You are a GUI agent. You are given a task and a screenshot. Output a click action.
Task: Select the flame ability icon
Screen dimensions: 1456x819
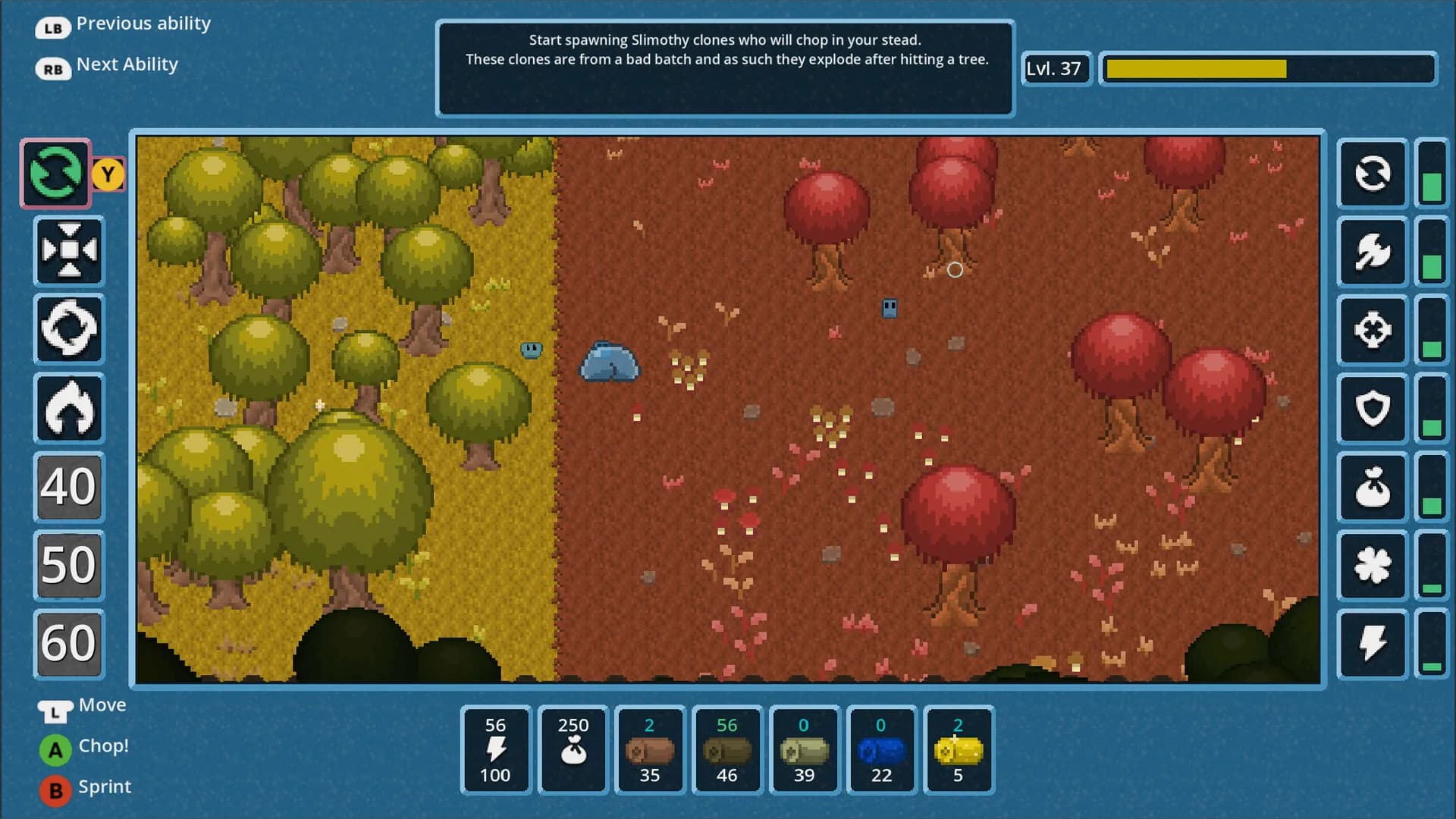tap(69, 408)
